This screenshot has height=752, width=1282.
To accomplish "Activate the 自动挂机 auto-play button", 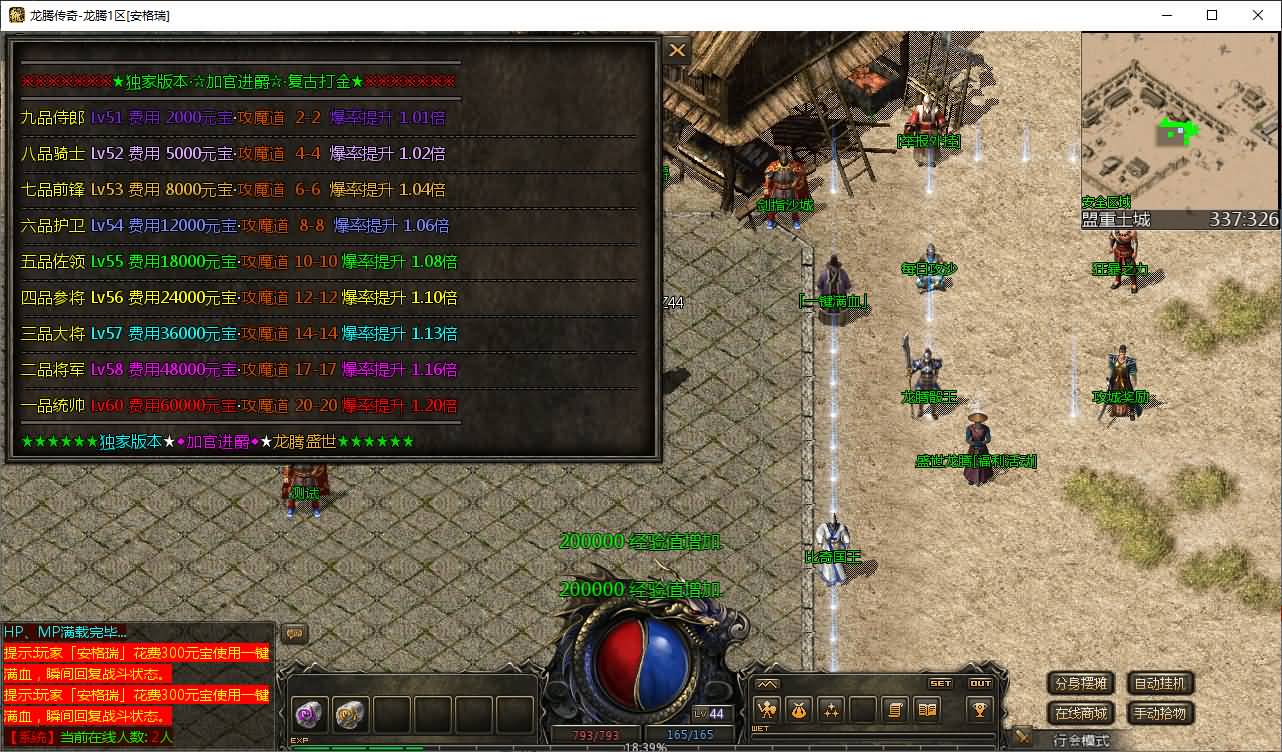I will (x=1160, y=684).
